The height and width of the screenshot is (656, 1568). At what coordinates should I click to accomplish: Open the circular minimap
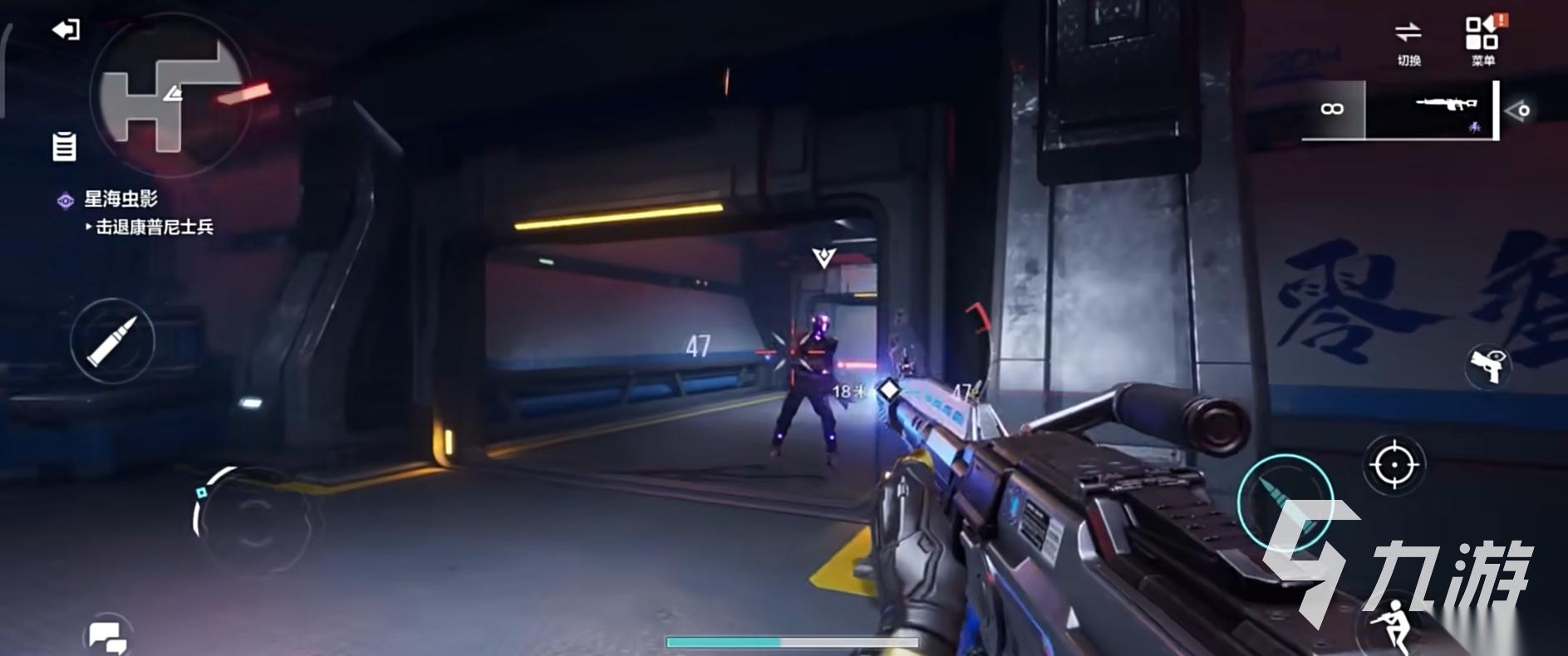(x=170, y=95)
